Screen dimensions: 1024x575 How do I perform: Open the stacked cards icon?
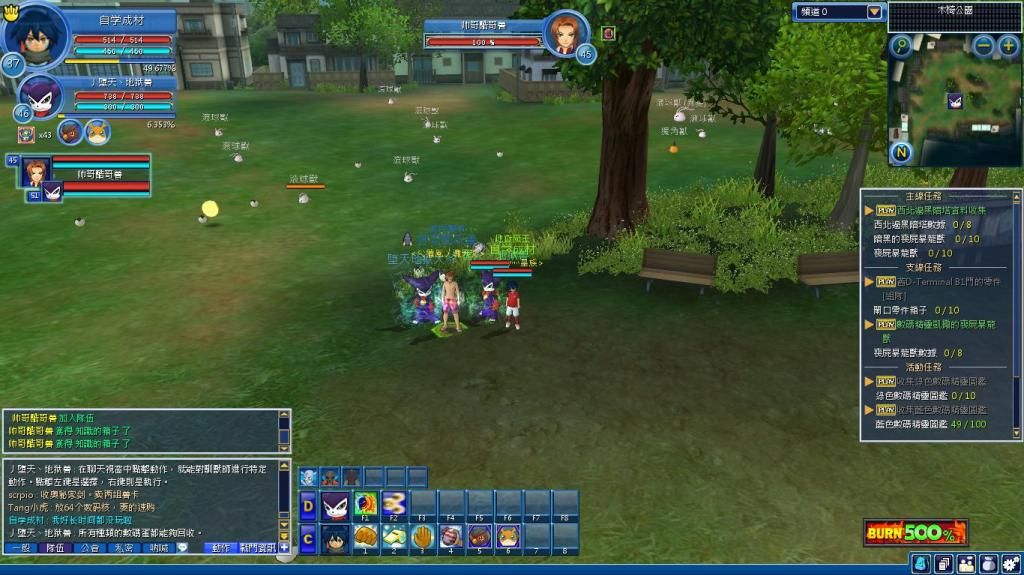coord(943,564)
